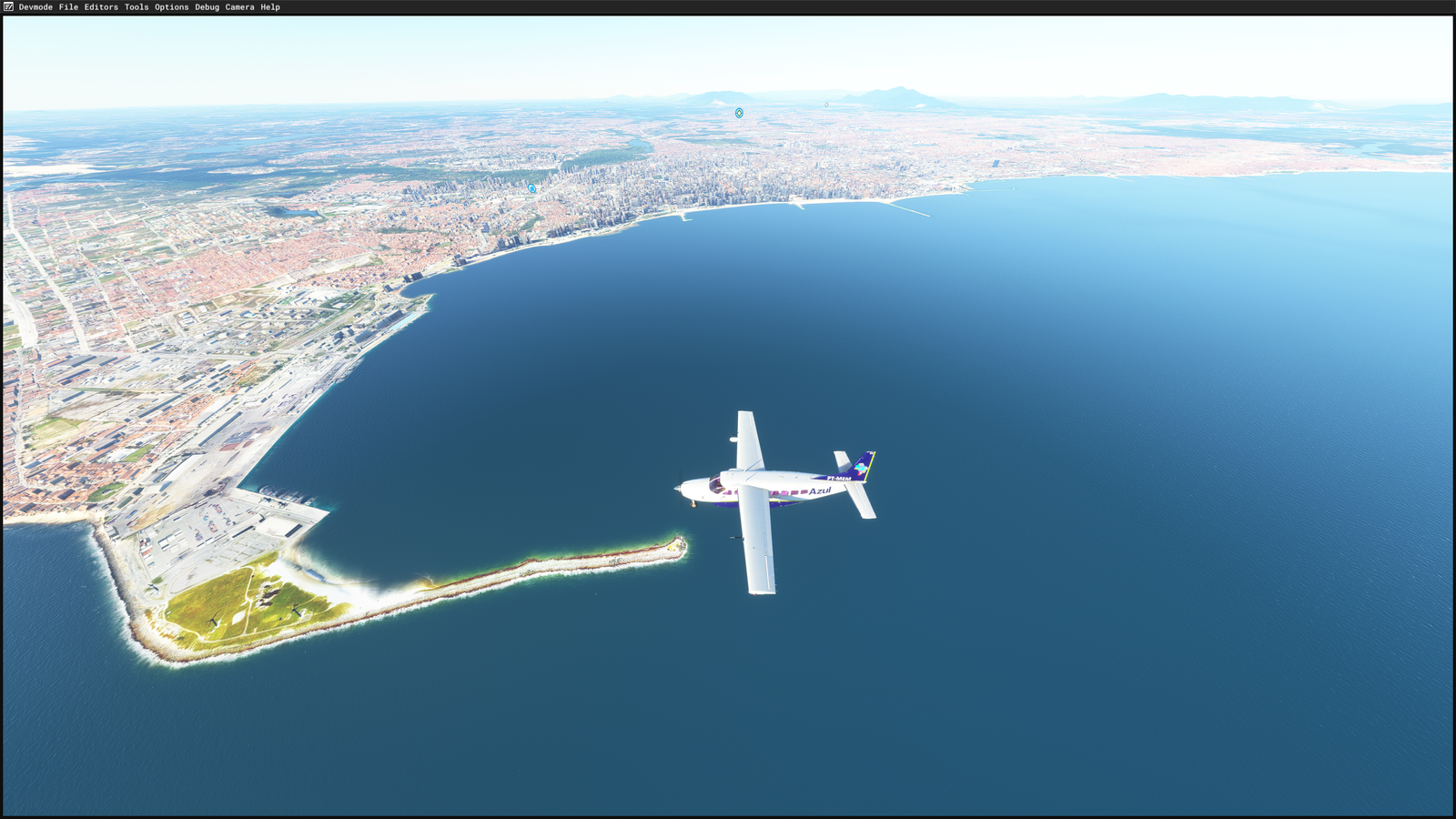The width and height of the screenshot is (1456, 819).
Task: Show the Help menu
Action: pos(270,7)
